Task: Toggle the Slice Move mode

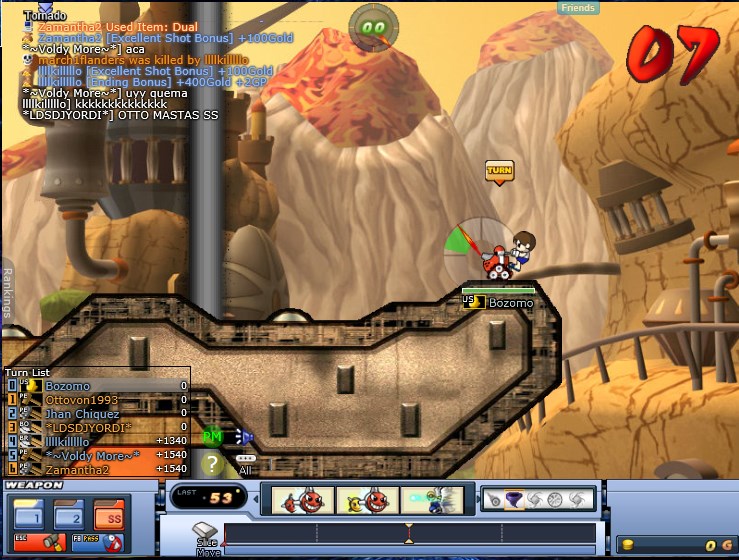Action: click(206, 534)
